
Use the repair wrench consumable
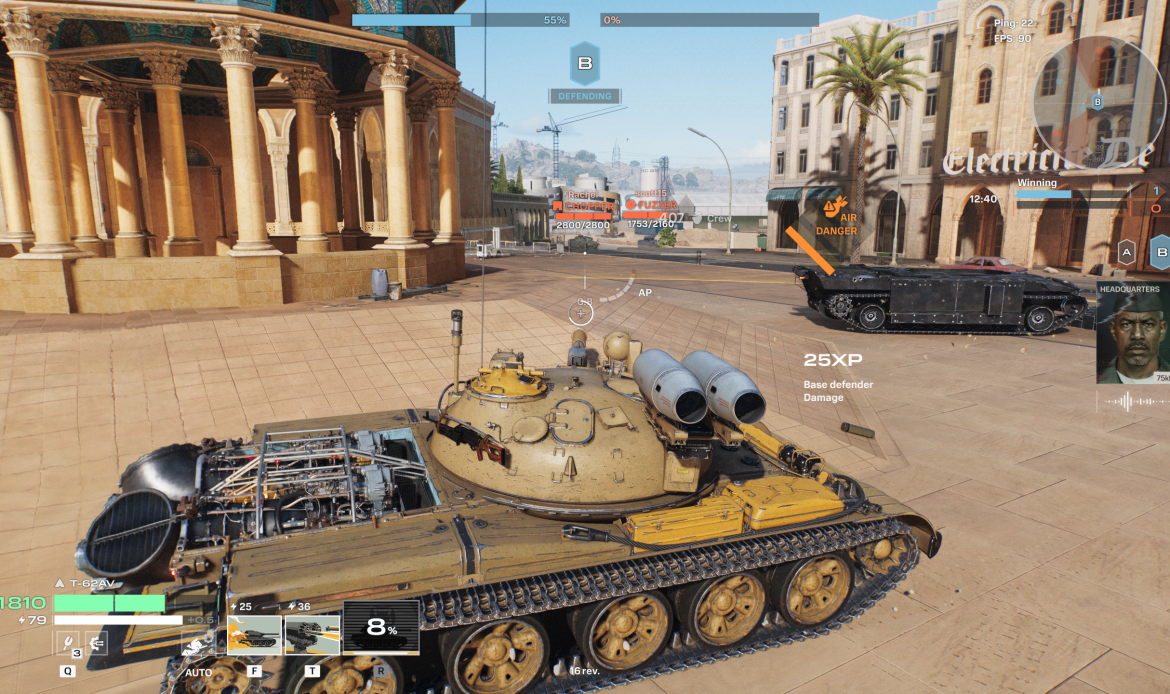(67, 643)
